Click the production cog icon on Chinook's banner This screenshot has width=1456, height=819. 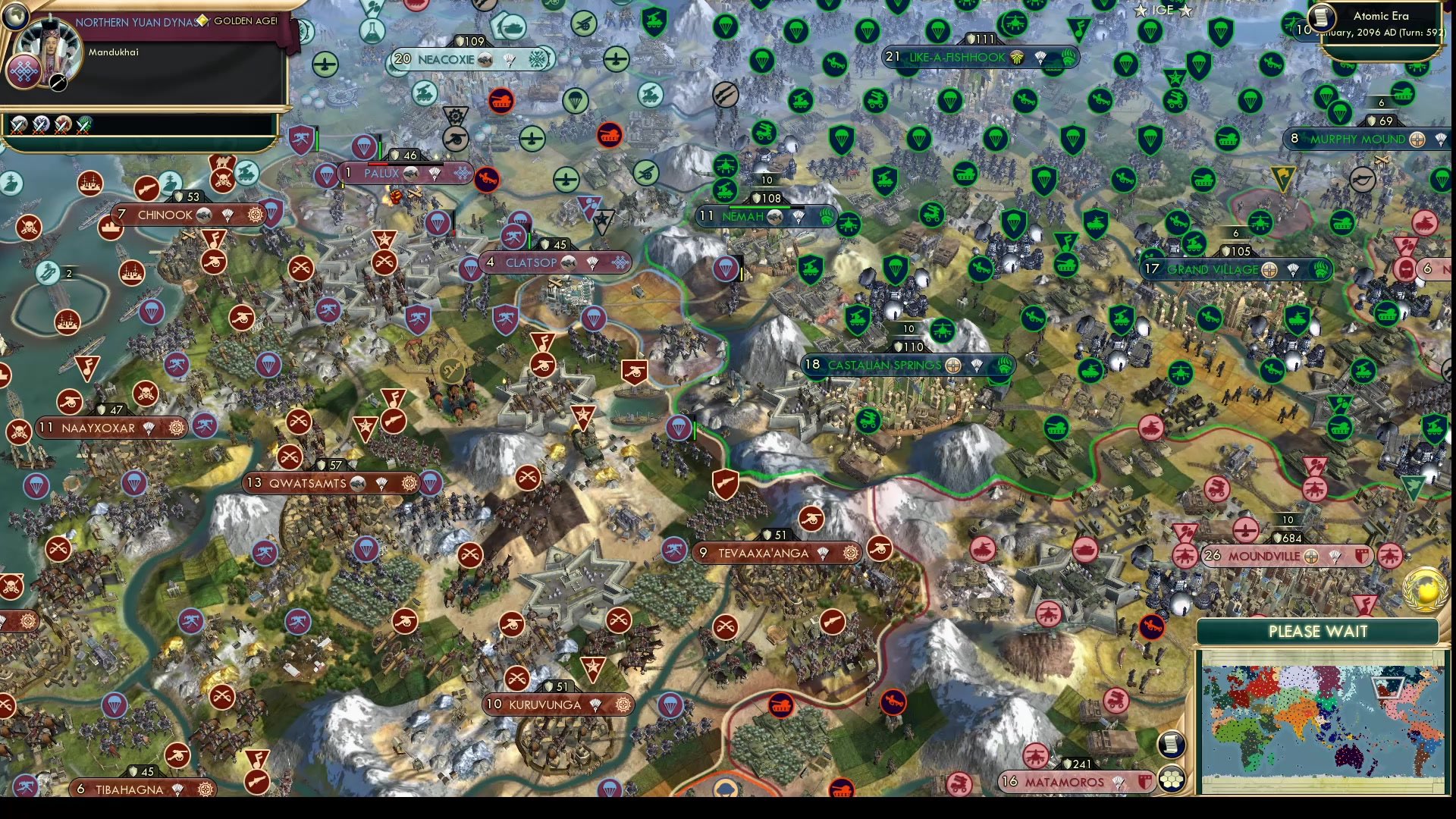click(x=256, y=215)
